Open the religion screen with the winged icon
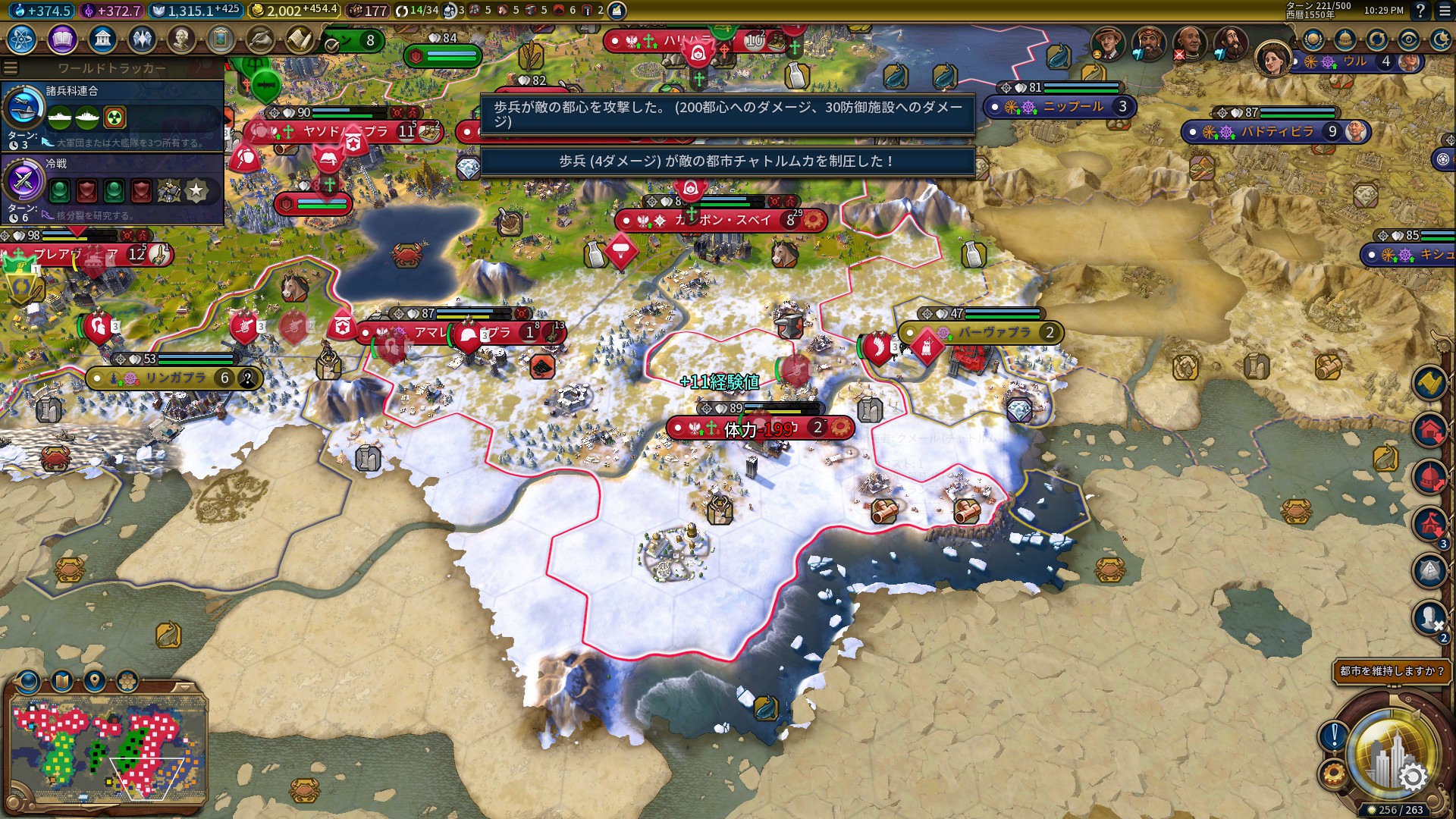Viewport: 1456px width, 819px height. pos(142,39)
